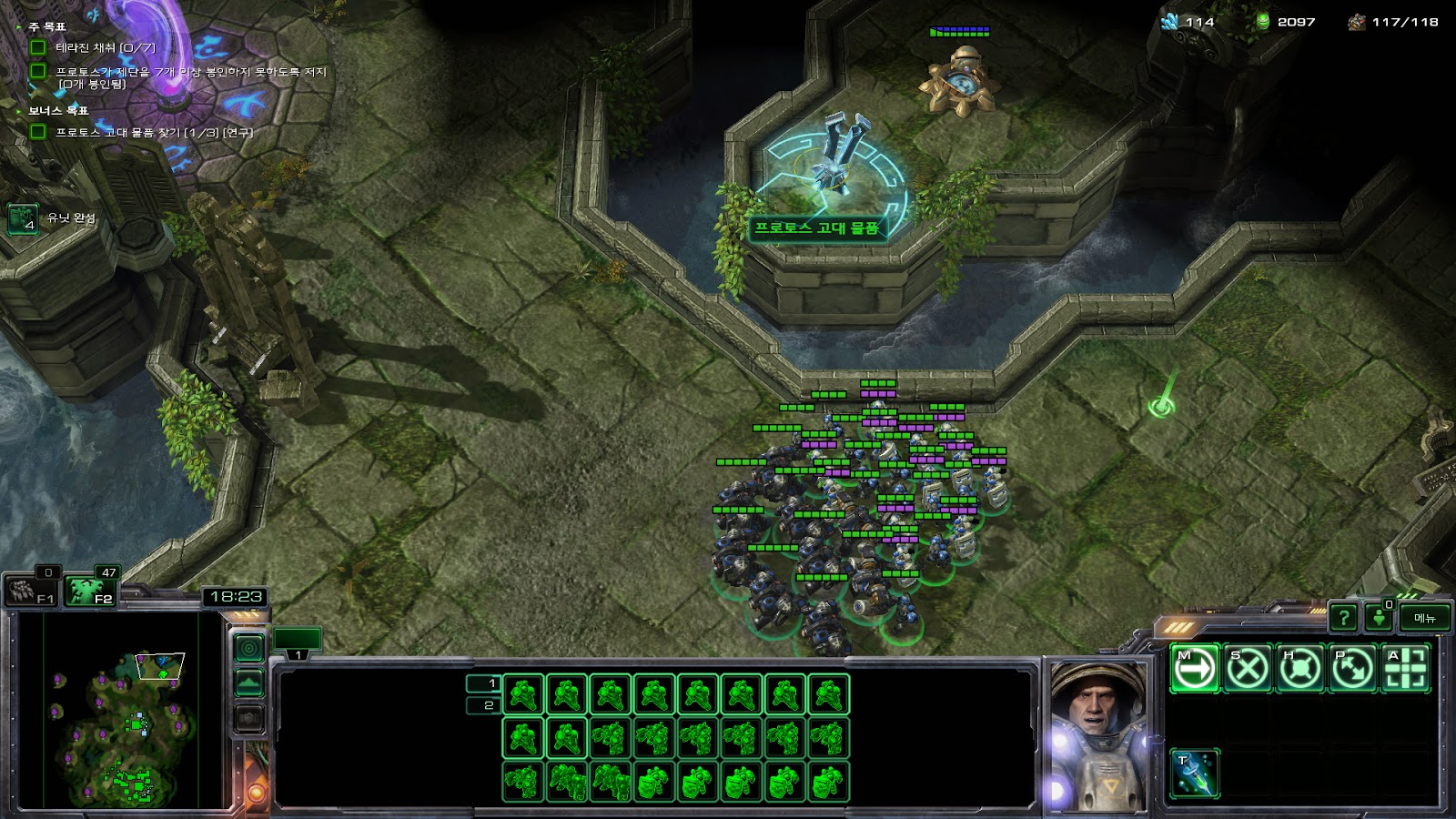Select idle workers with F1 button
The image size is (1456, 819).
pyautogui.click(x=33, y=591)
